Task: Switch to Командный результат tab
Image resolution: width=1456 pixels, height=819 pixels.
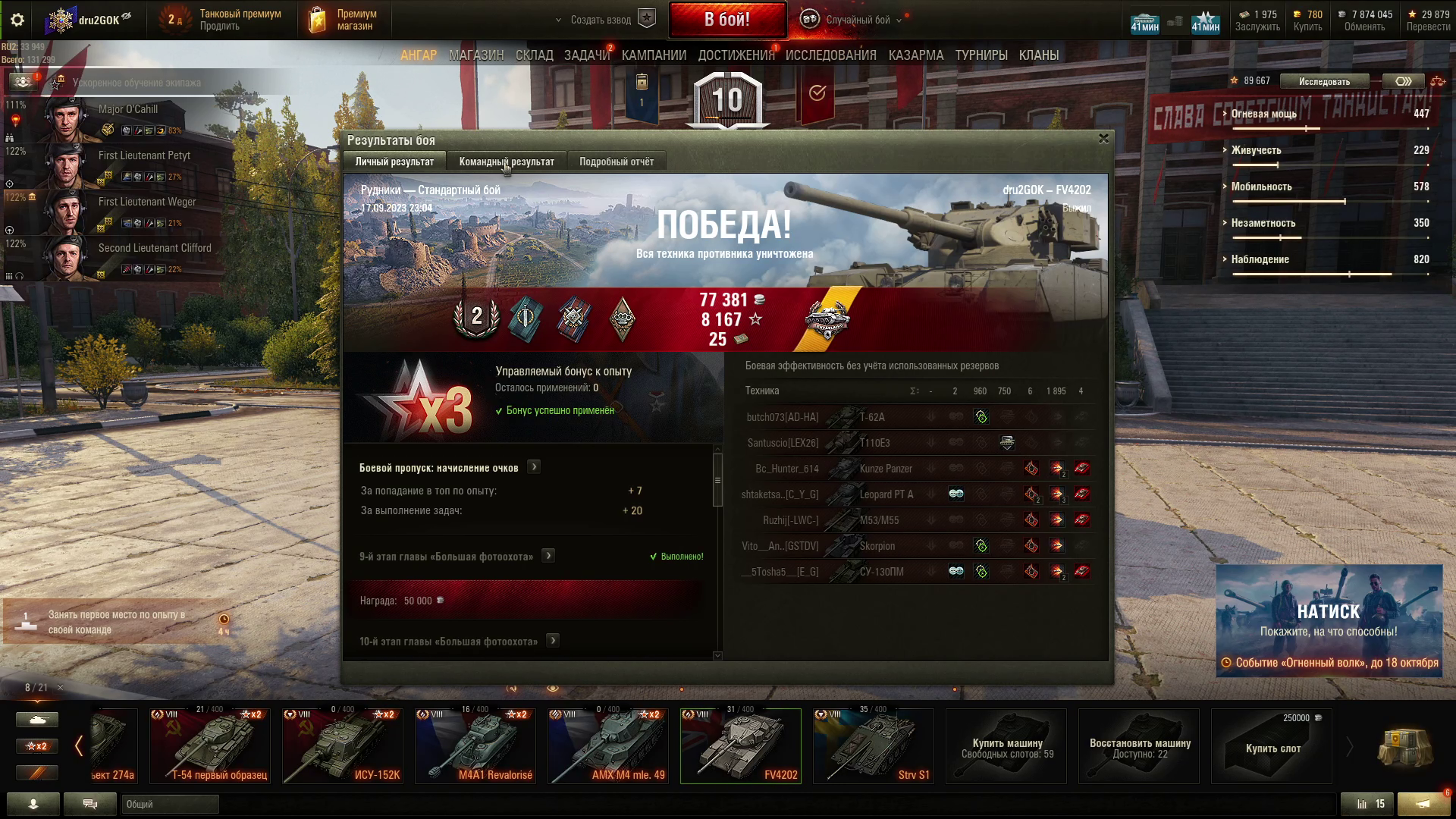Action: (507, 162)
